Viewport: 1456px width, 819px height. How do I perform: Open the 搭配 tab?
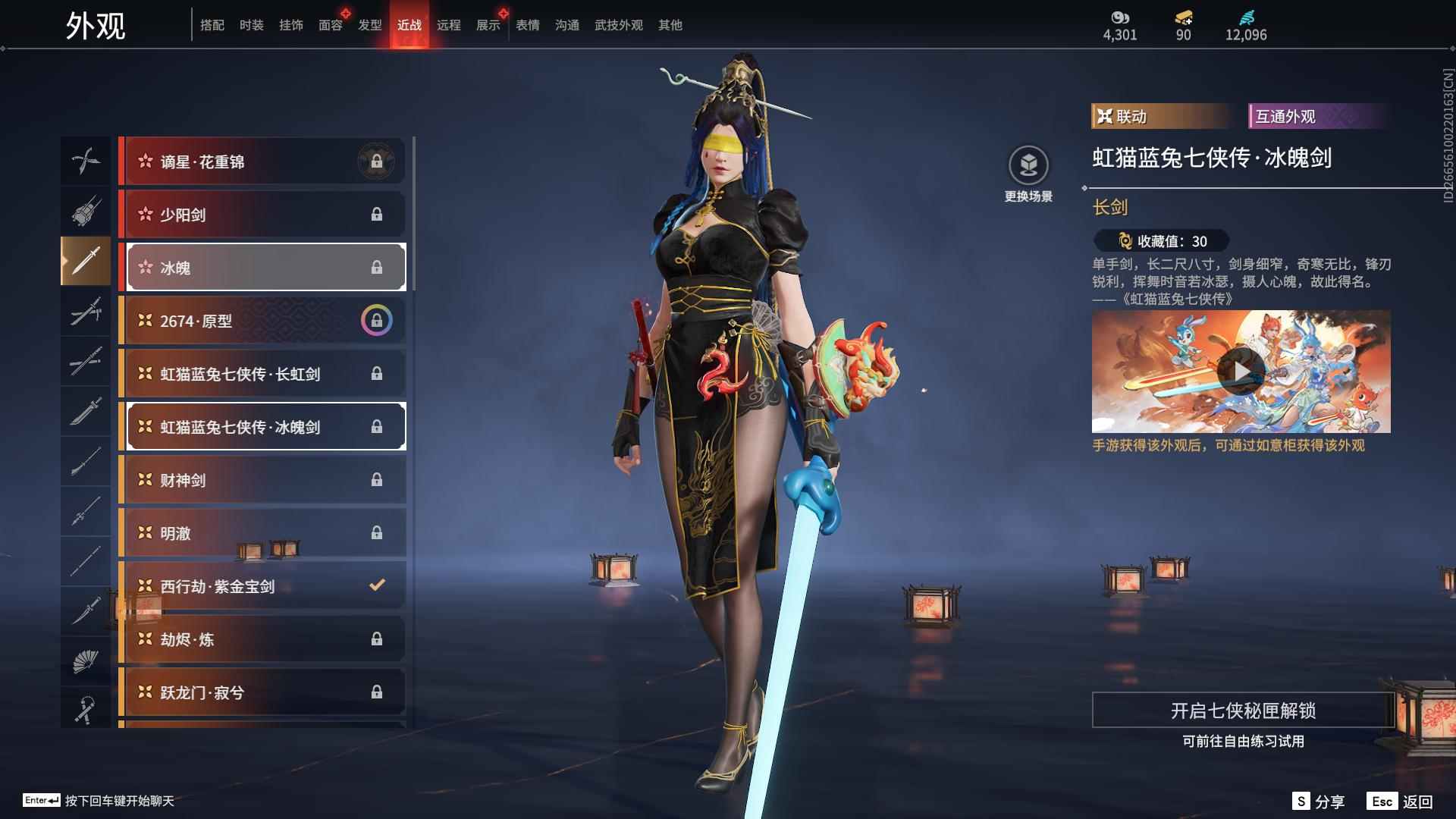(x=212, y=25)
